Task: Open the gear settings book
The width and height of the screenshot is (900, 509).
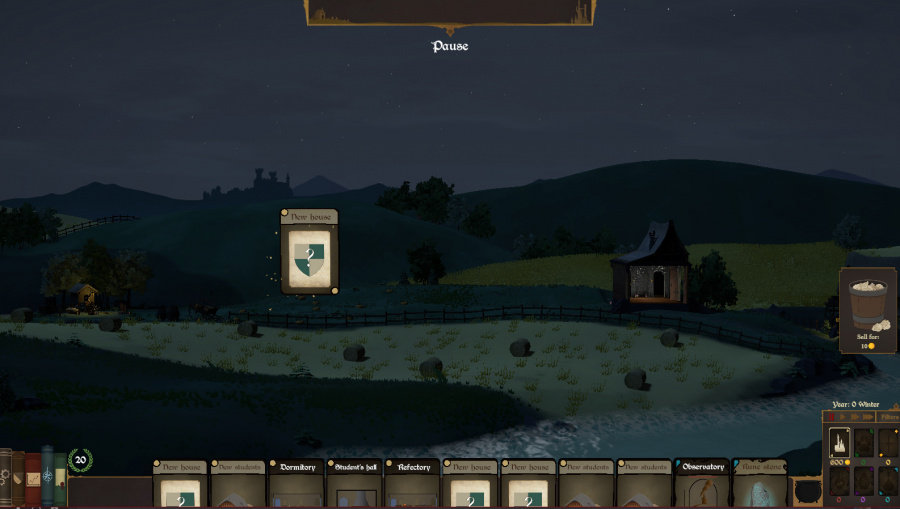Action: 5,478
